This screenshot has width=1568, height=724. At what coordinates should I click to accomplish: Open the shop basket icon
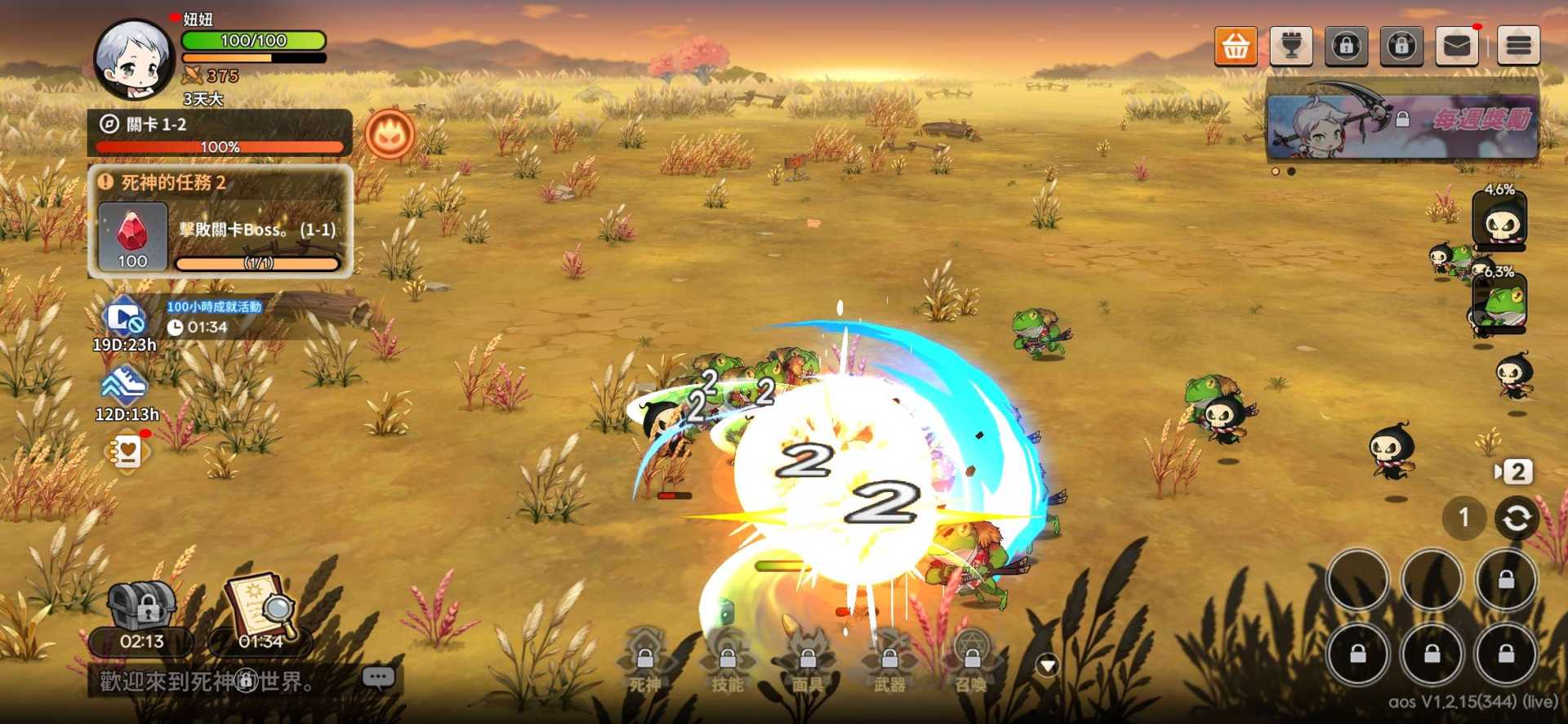(x=1235, y=46)
